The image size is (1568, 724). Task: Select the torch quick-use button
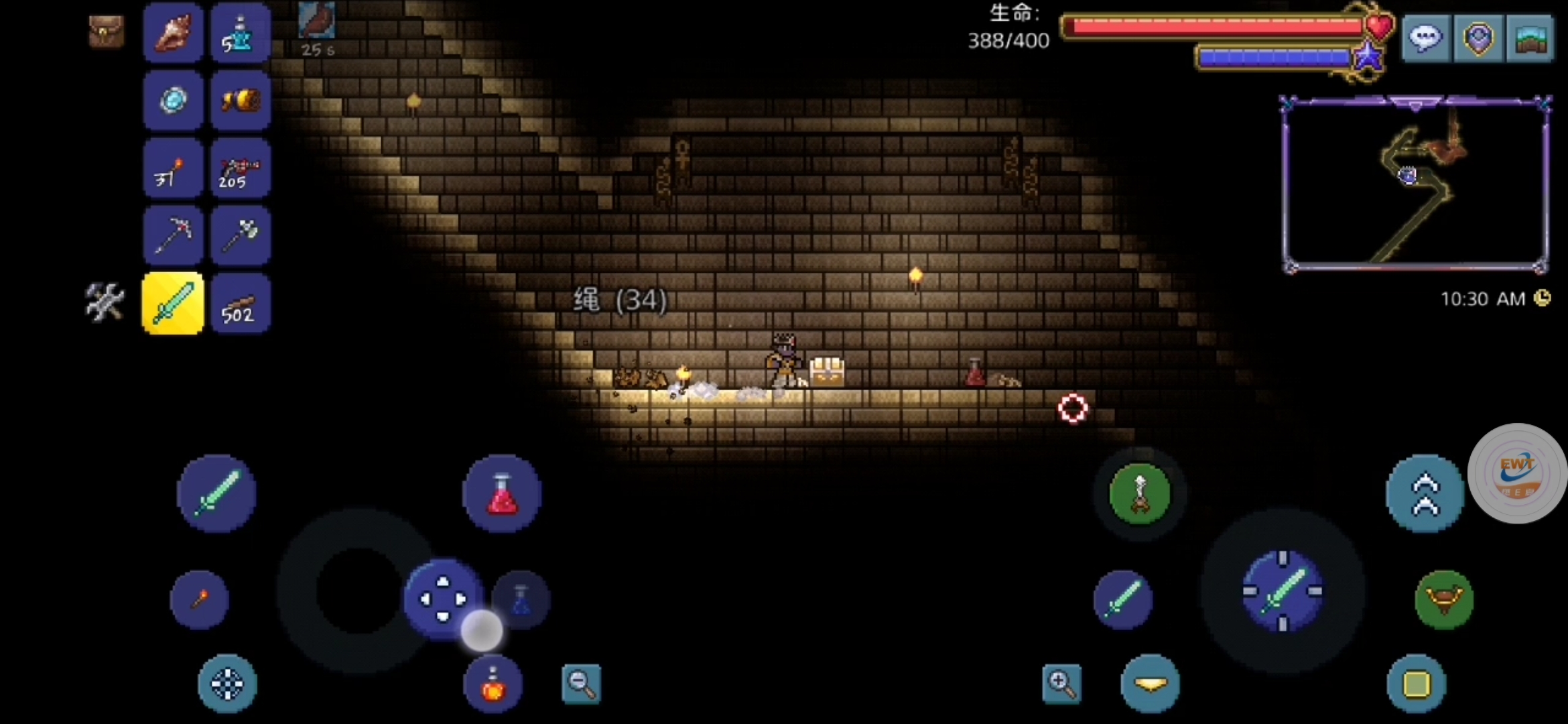200,599
